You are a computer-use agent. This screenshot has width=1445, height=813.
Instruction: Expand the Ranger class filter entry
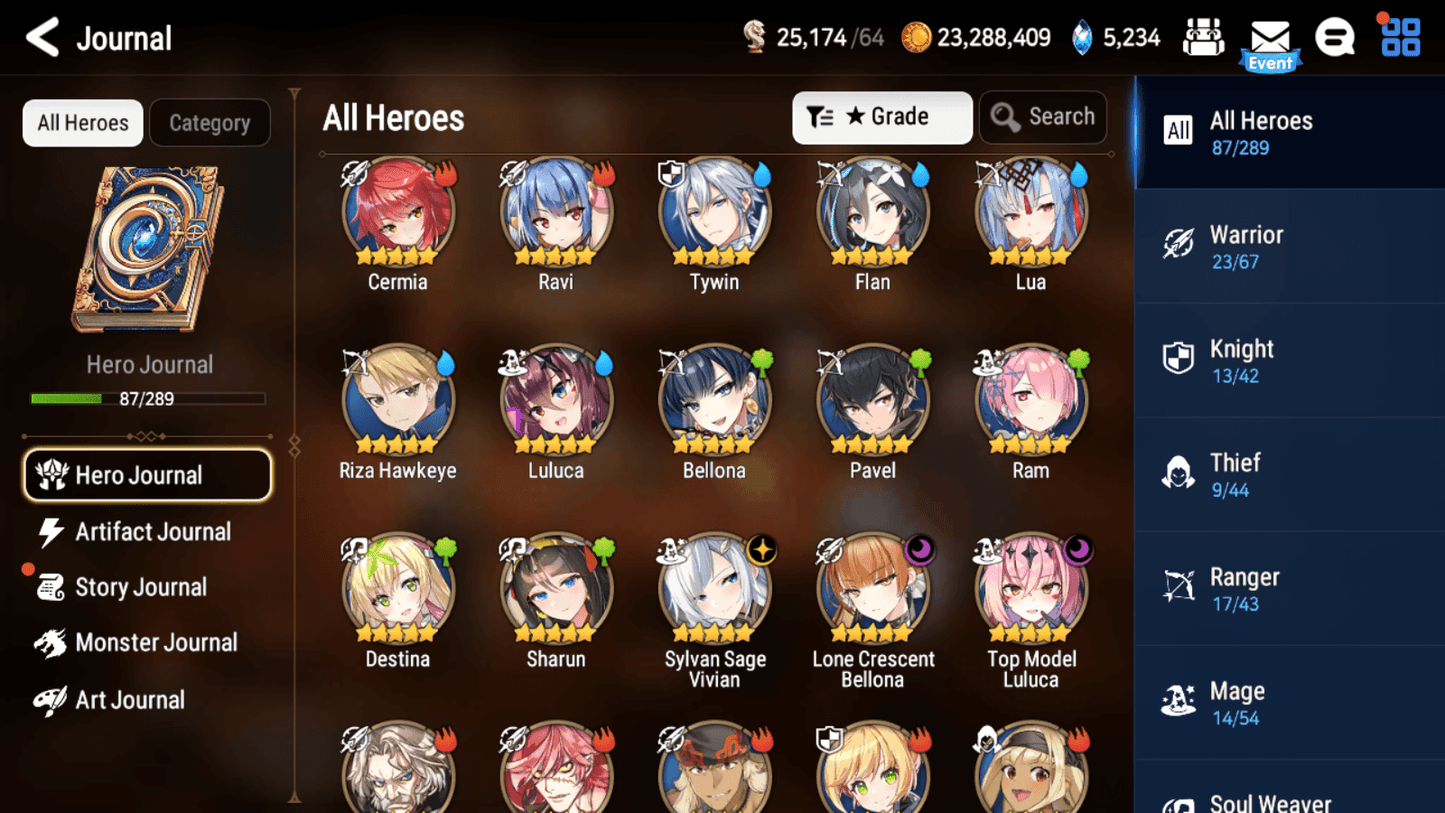[x=1290, y=588]
